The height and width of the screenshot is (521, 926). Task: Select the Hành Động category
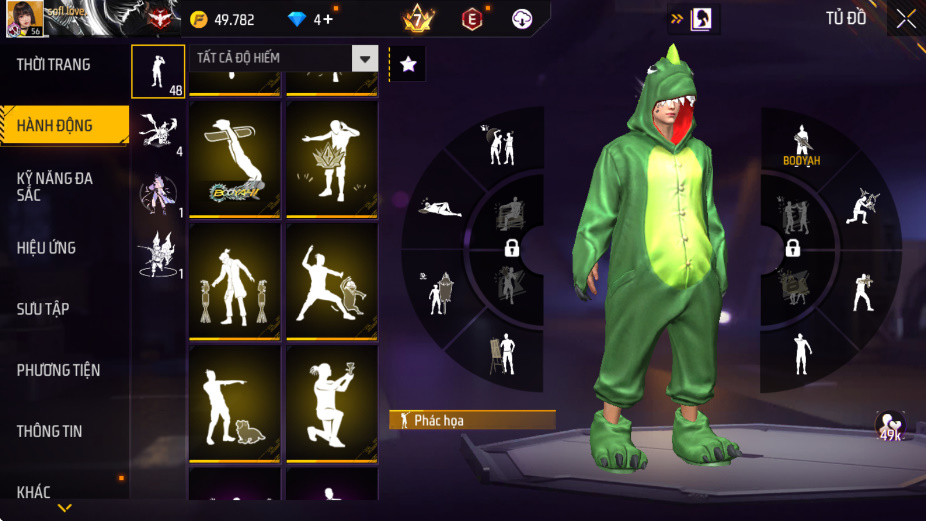[x=55, y=126]
